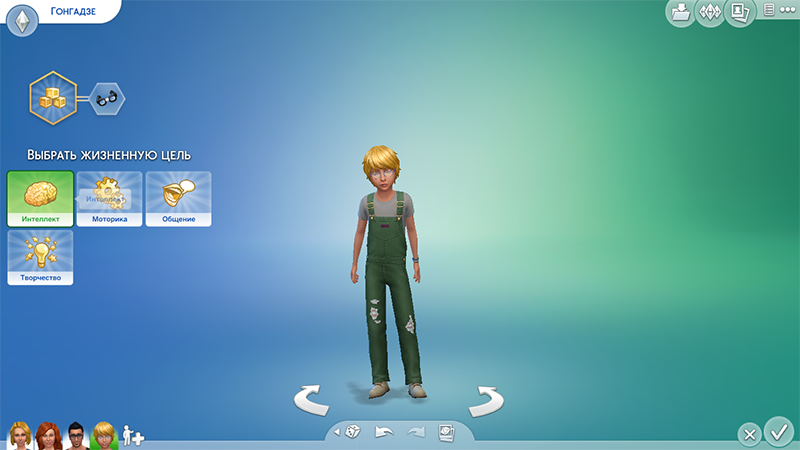Select the red-haired woman portrait
This screenshot has width=800, height=450.
[47, 434]
